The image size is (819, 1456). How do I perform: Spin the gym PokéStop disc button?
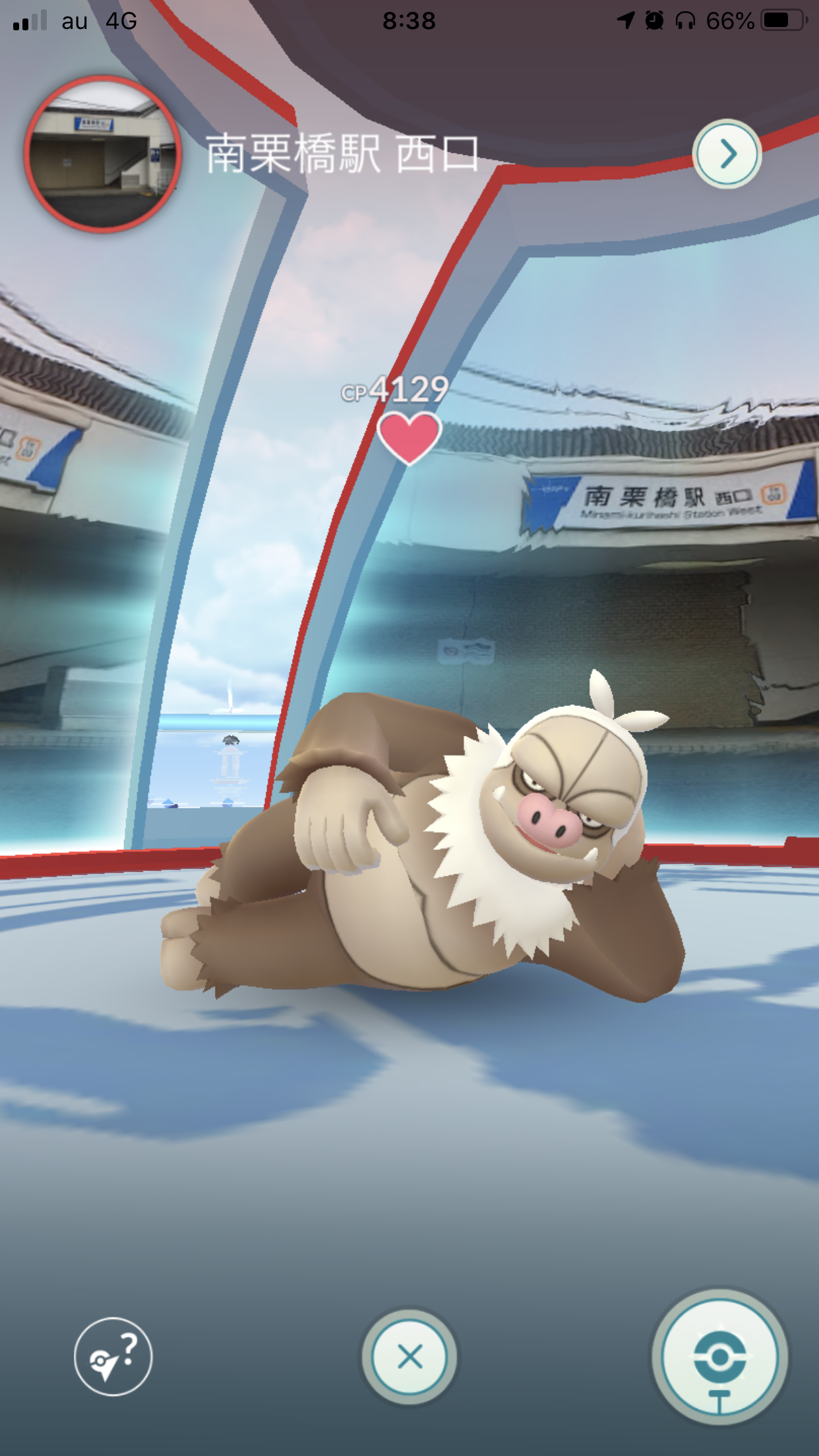coord(719,1357)
